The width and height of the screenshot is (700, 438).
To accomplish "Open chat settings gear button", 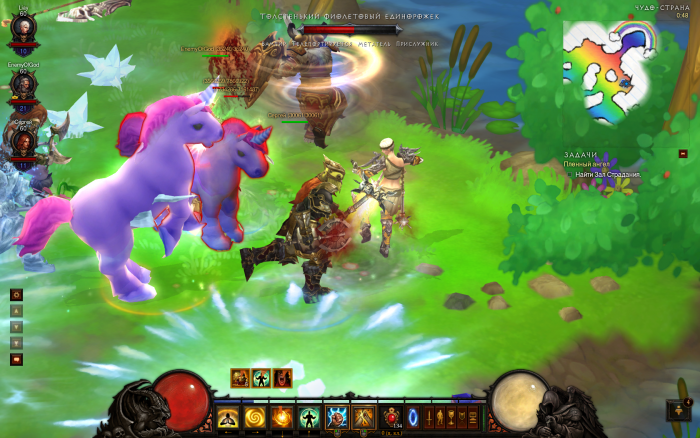I will click(x=16, y=295).
